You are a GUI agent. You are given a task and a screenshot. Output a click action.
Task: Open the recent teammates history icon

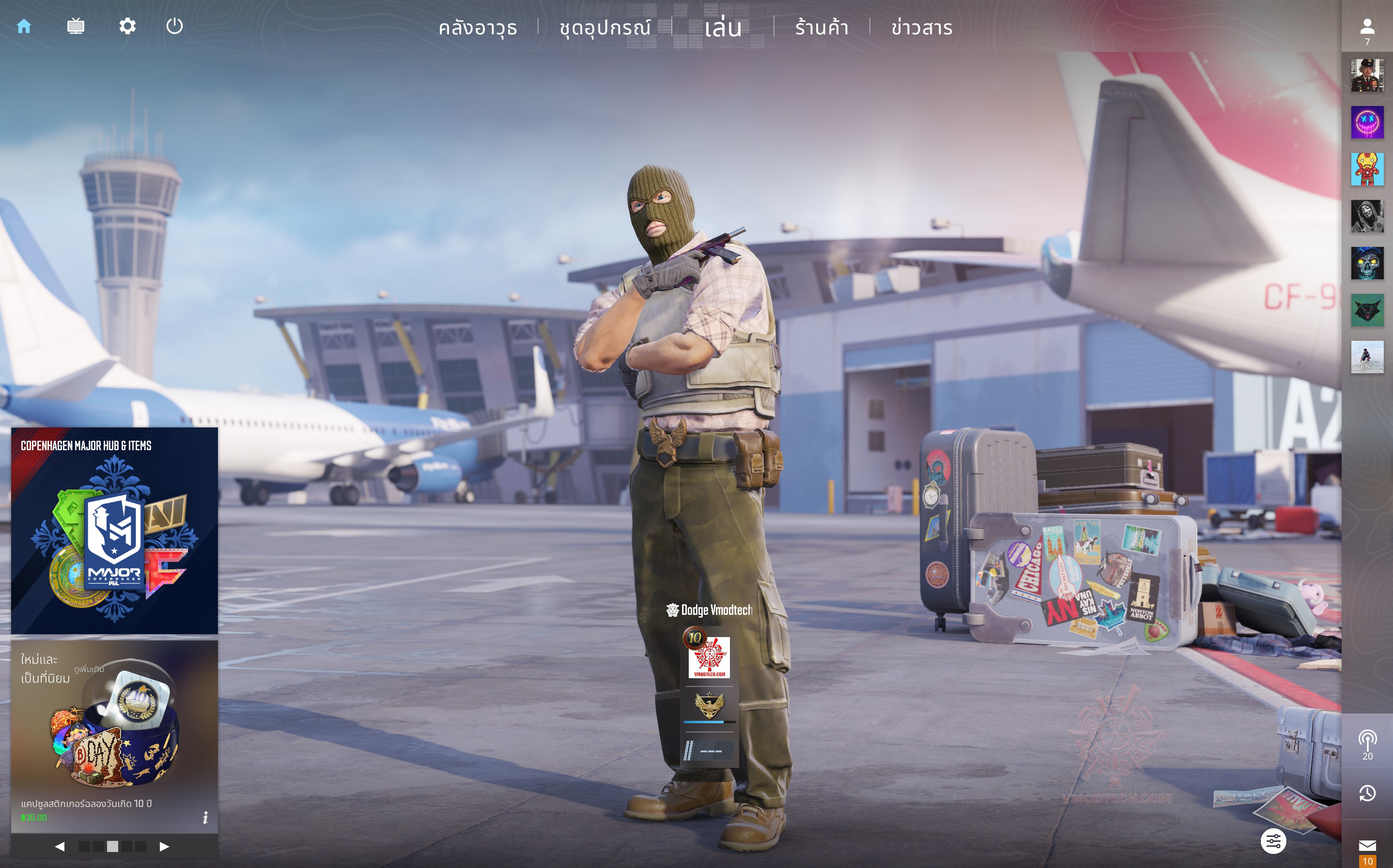pos(1367,793)
